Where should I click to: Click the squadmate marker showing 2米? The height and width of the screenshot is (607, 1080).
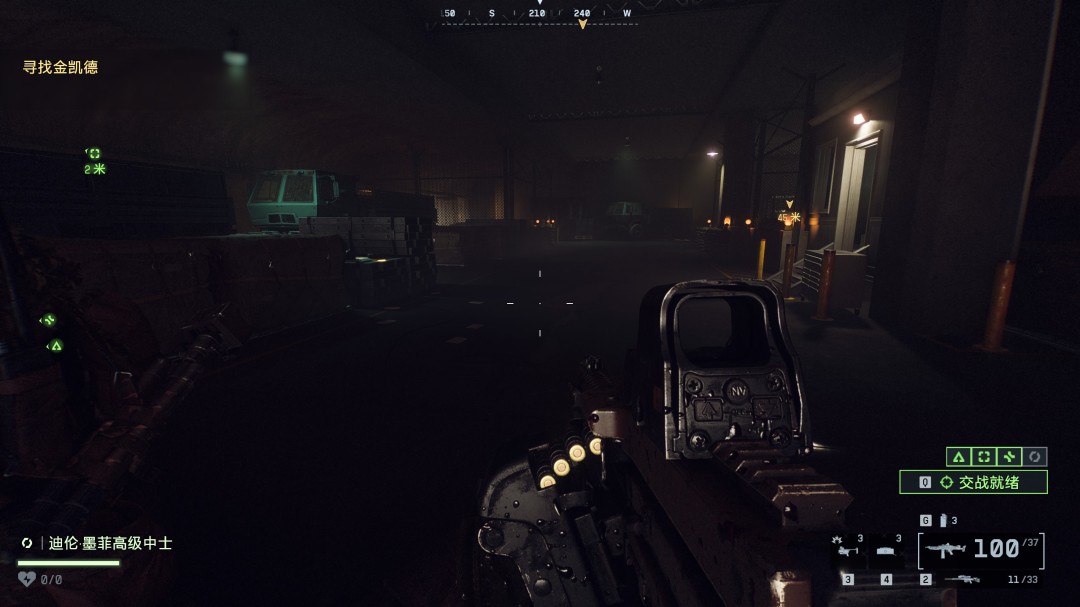pos(94,160)
